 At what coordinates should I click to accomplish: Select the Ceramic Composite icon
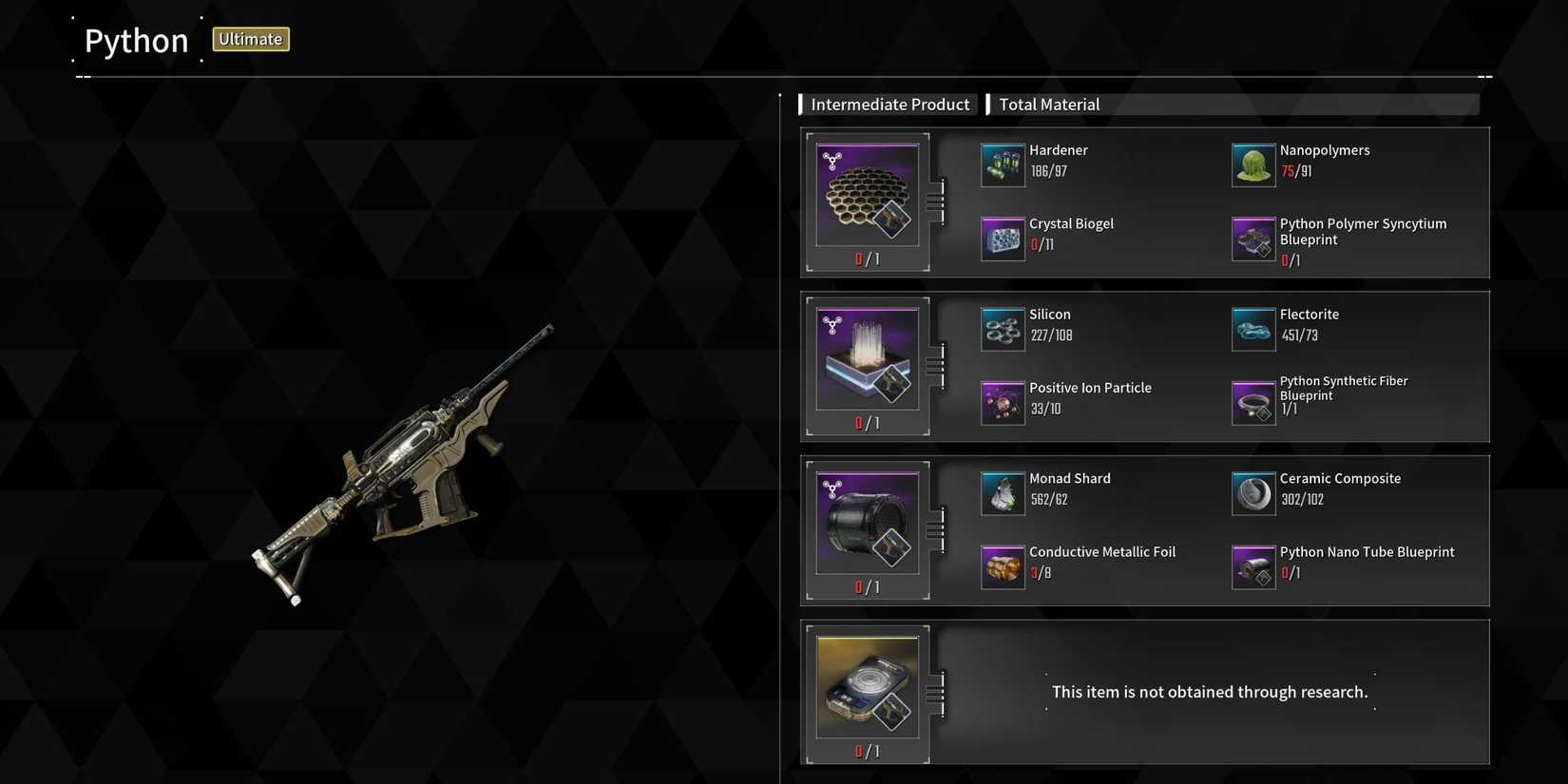[x=1252, y=492]
